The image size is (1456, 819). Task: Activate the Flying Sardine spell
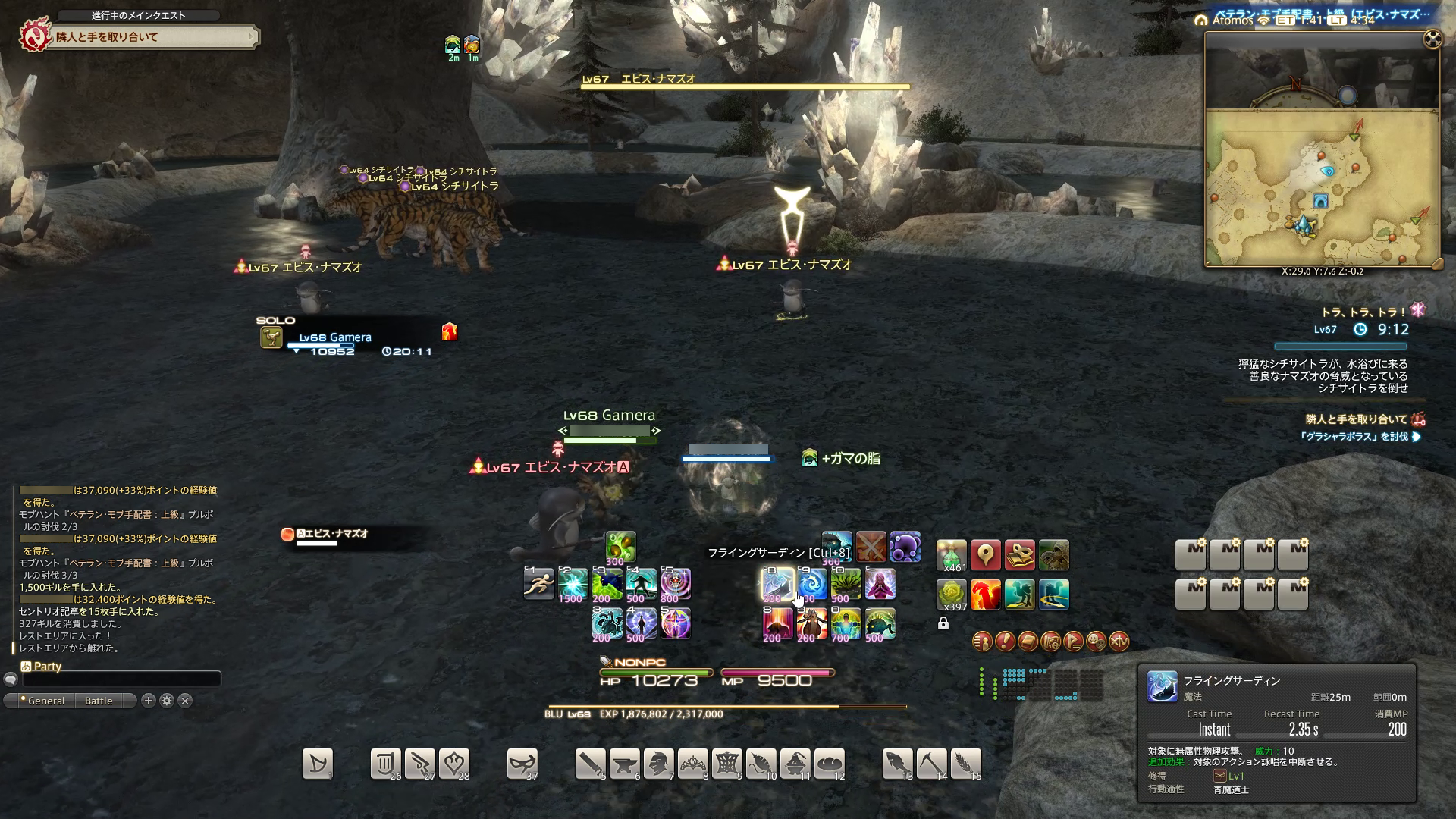[777, 584]
